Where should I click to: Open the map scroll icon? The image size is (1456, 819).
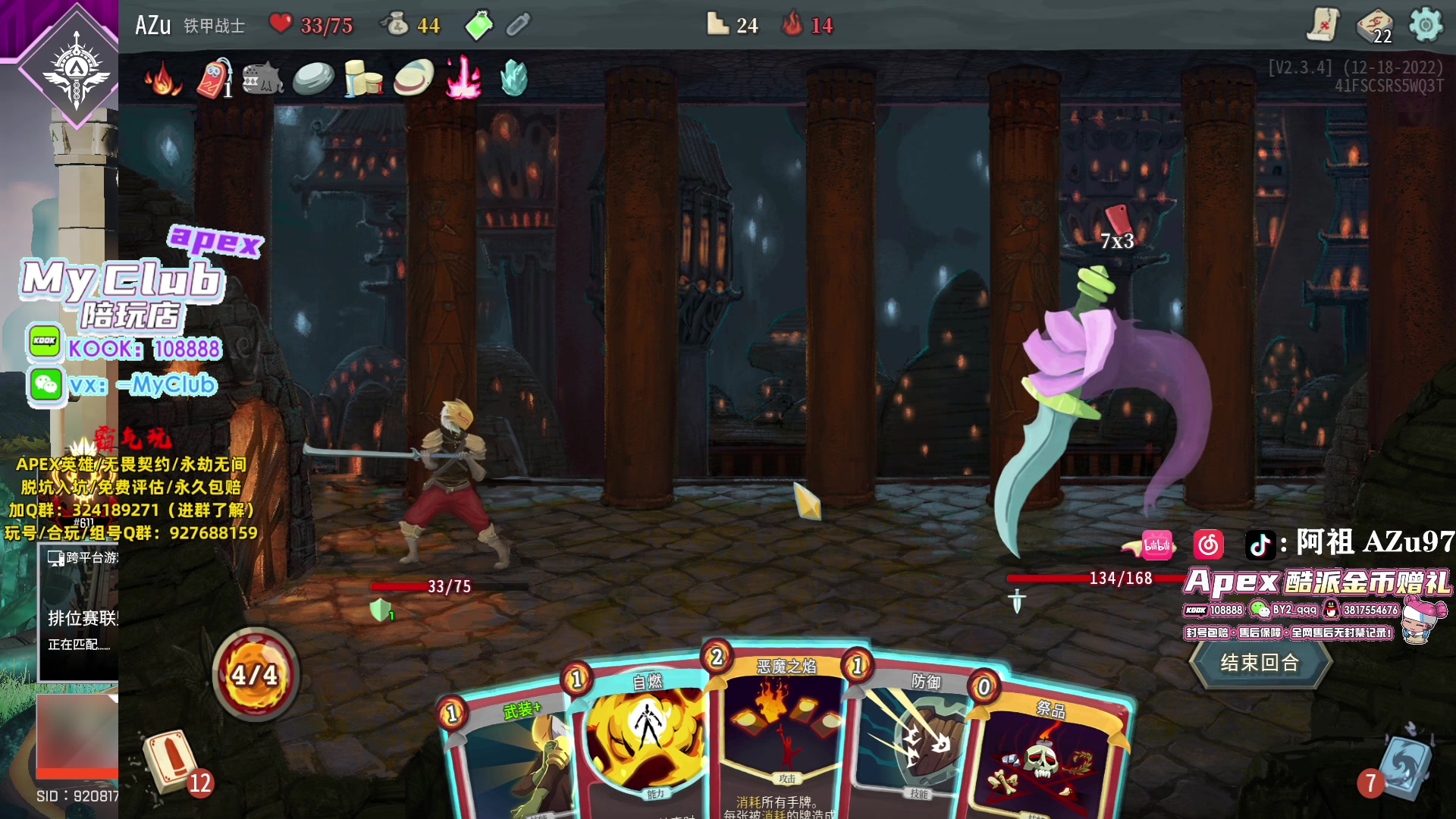1323,25
